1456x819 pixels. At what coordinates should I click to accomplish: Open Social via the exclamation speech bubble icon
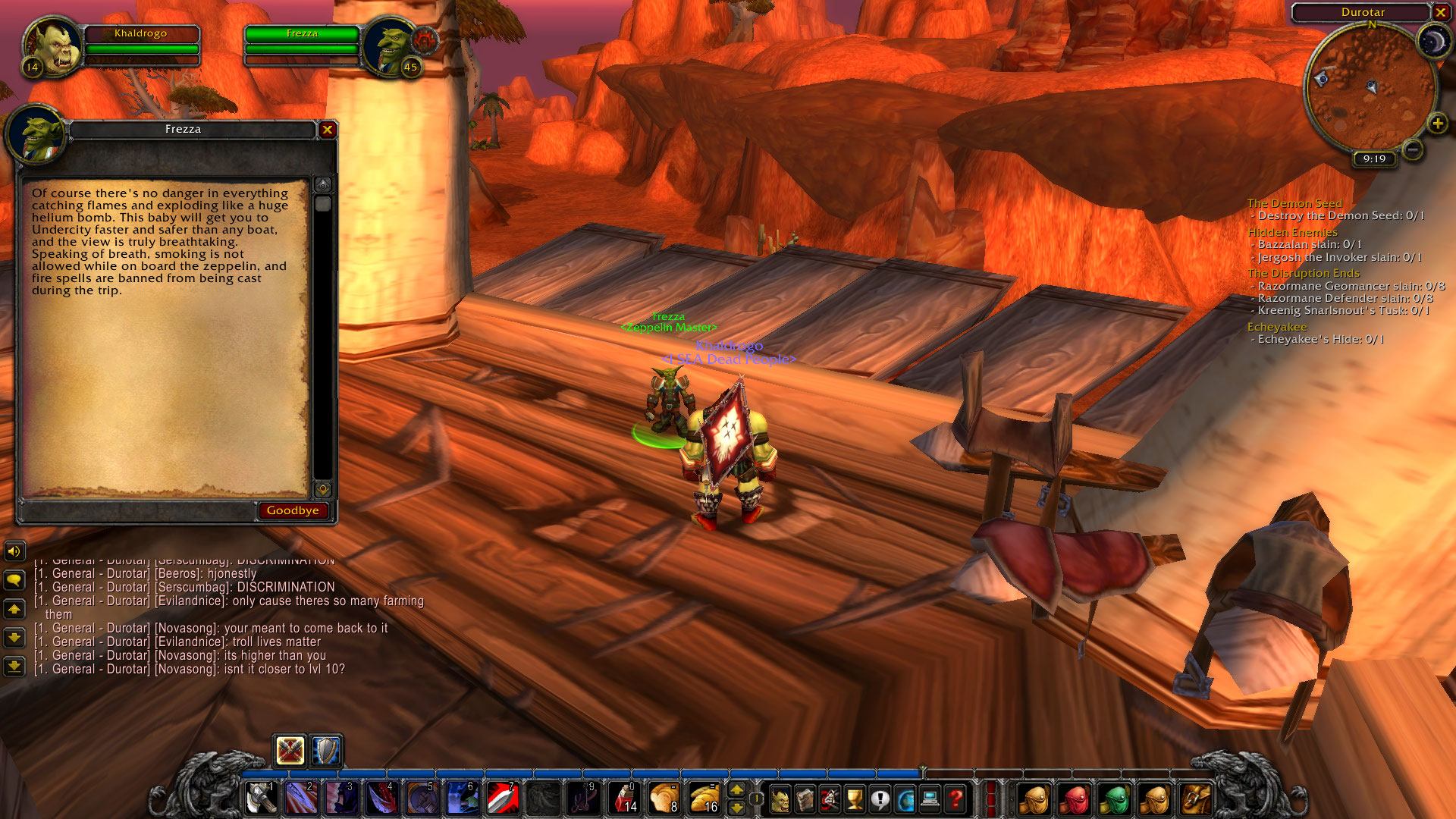[x=879, y=798]
